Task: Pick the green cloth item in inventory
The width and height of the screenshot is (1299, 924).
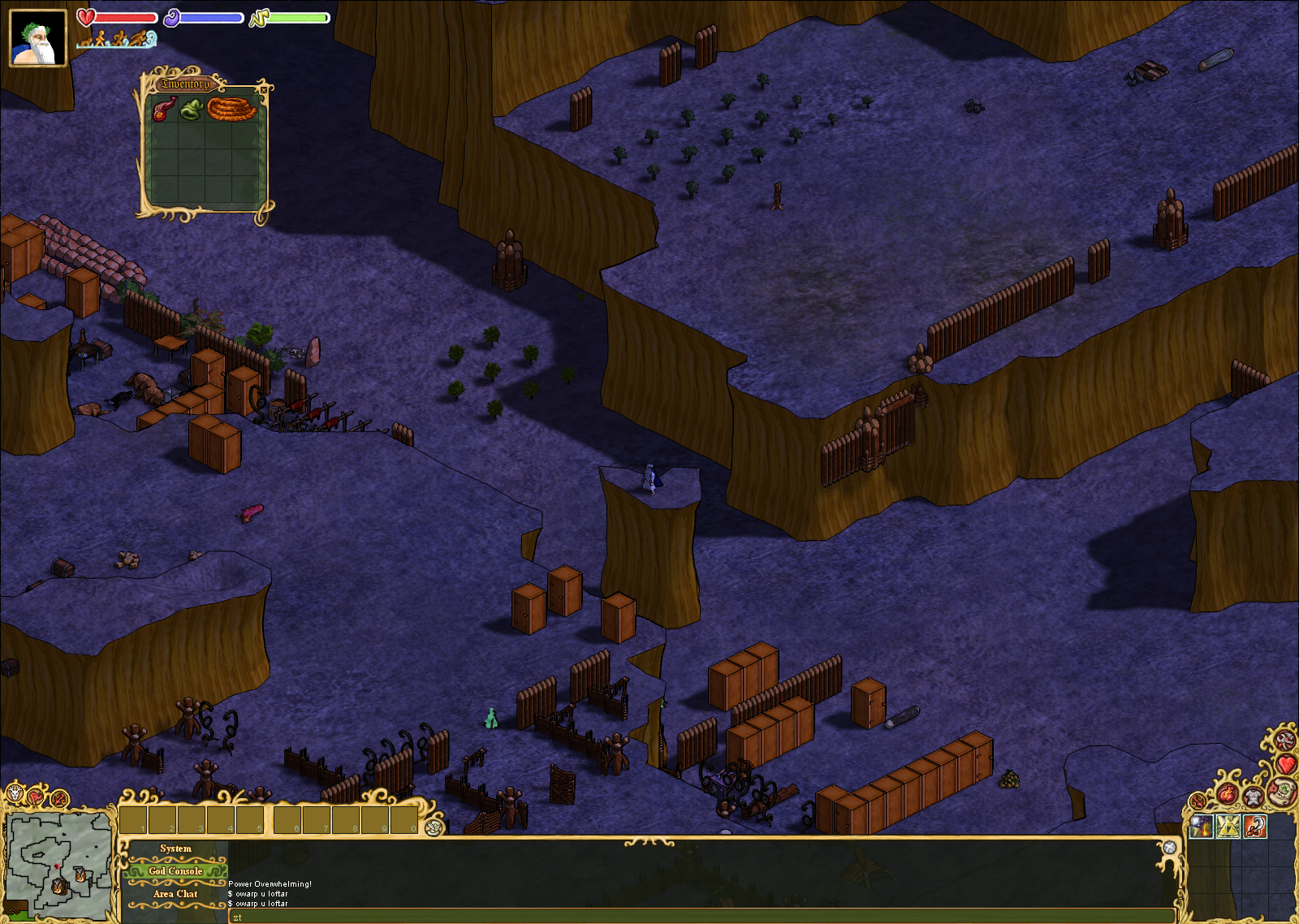Action: 191,109
